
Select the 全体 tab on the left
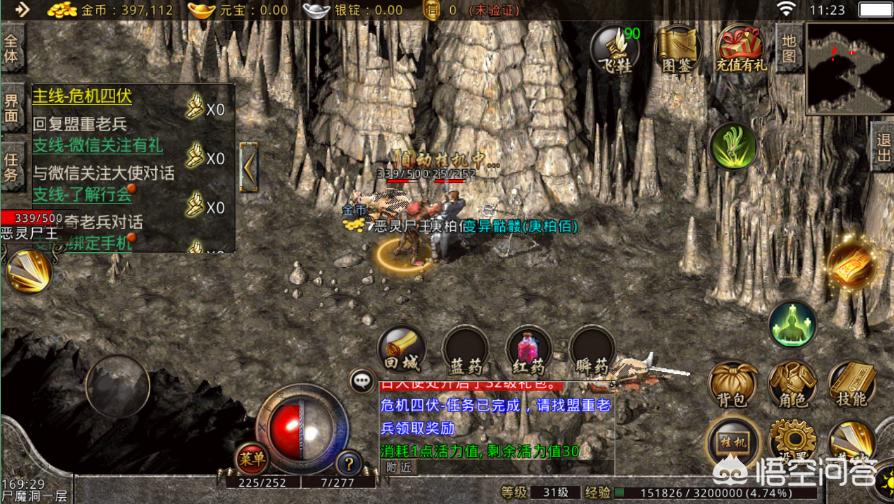pyautogui.click(x=12, y=49)
